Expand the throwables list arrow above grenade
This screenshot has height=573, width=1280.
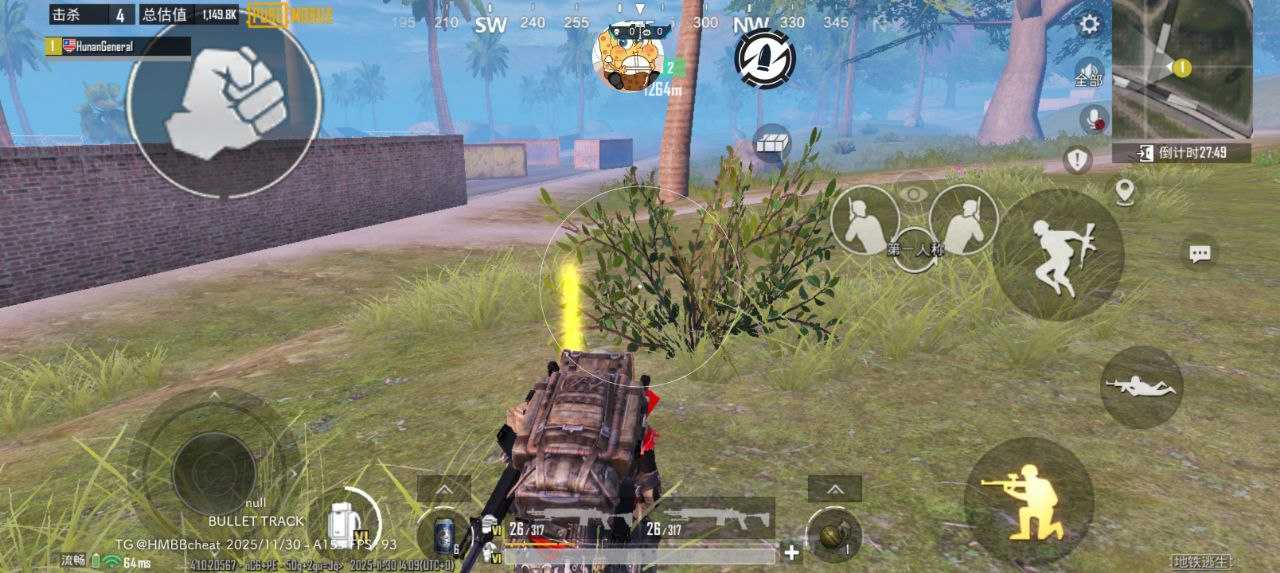coord(834,488)
